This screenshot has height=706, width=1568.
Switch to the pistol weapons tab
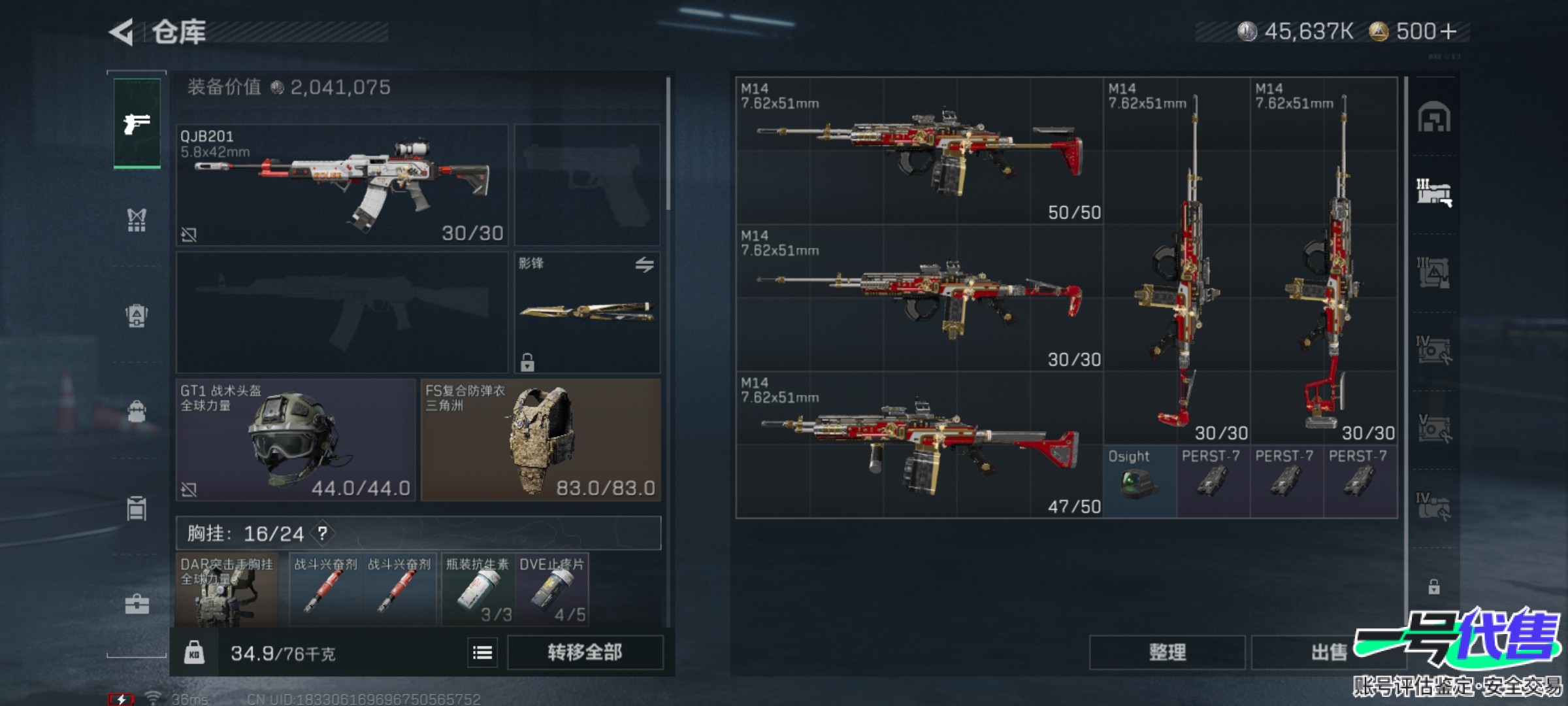137,124
